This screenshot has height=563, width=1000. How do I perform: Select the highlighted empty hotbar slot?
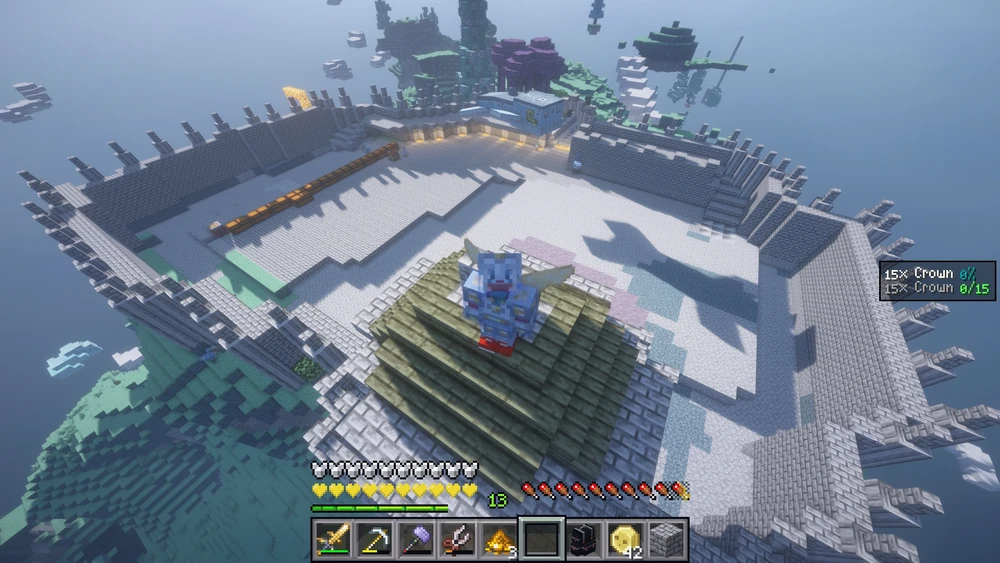[541, 539]
